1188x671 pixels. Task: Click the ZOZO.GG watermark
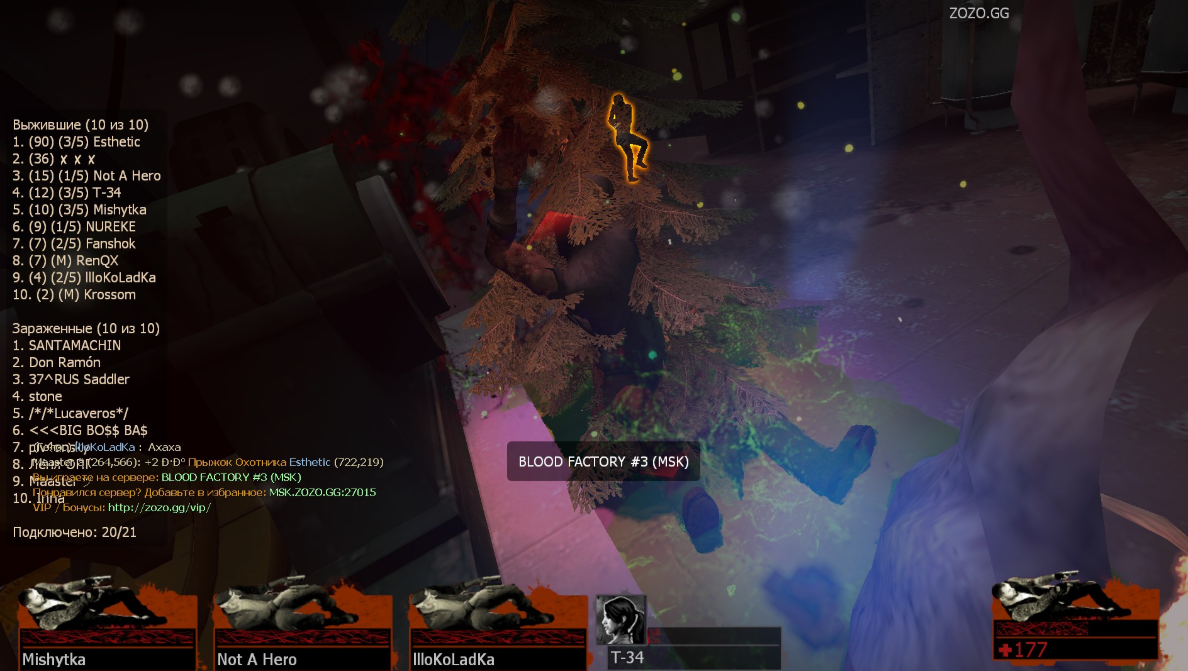(977, 13)
